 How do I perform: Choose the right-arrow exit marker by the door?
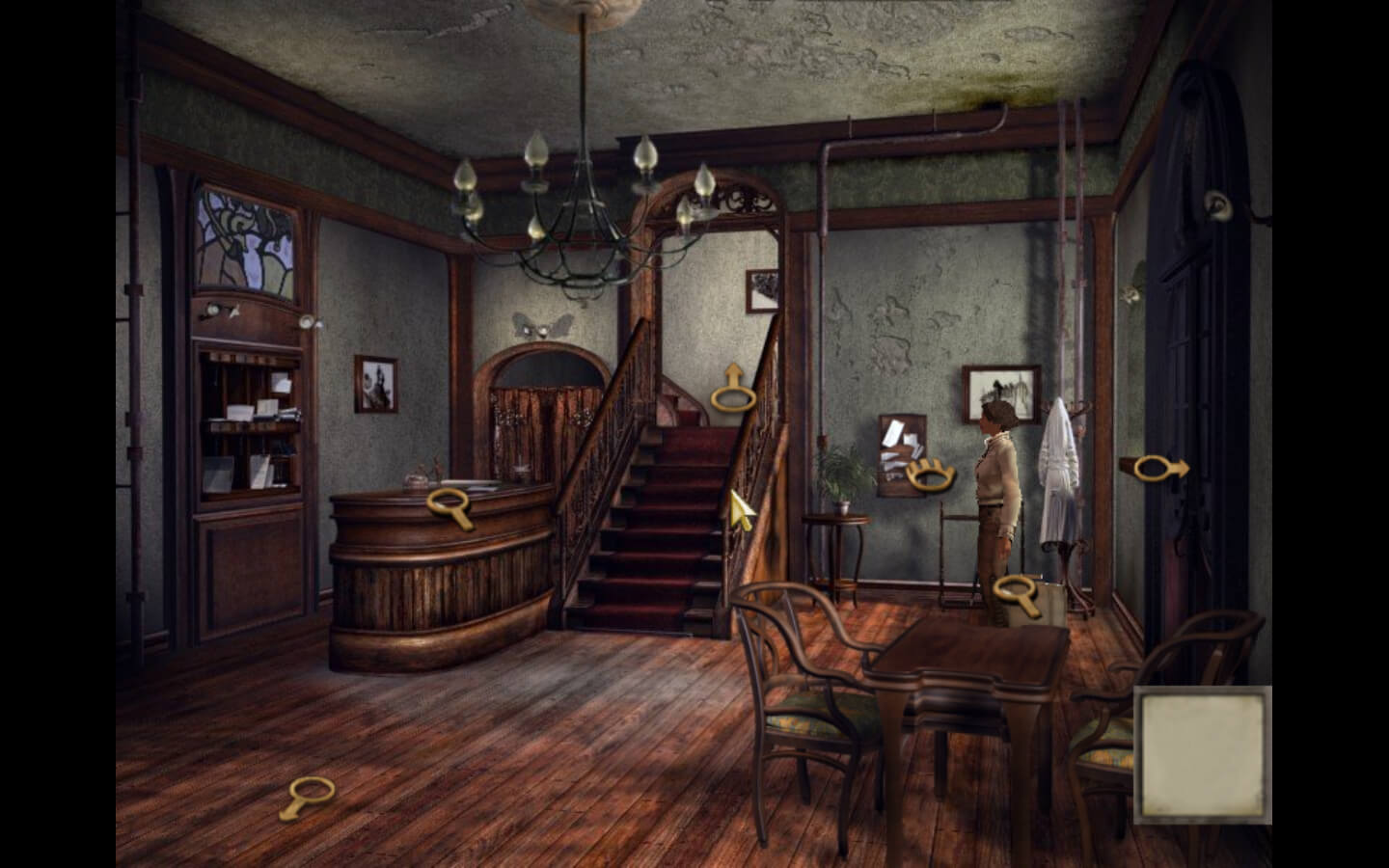1158,469
